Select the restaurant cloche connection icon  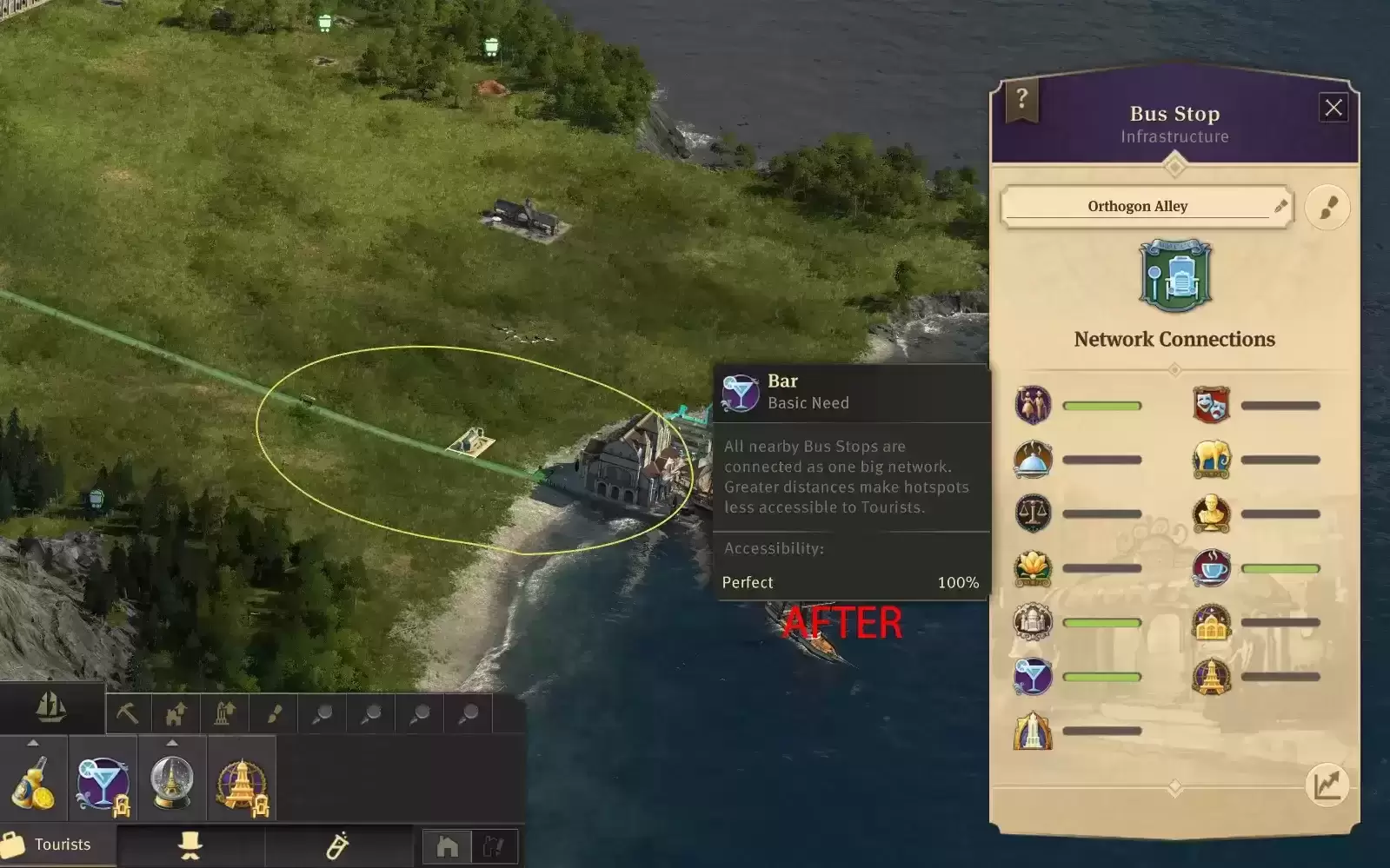point(1033,460)
